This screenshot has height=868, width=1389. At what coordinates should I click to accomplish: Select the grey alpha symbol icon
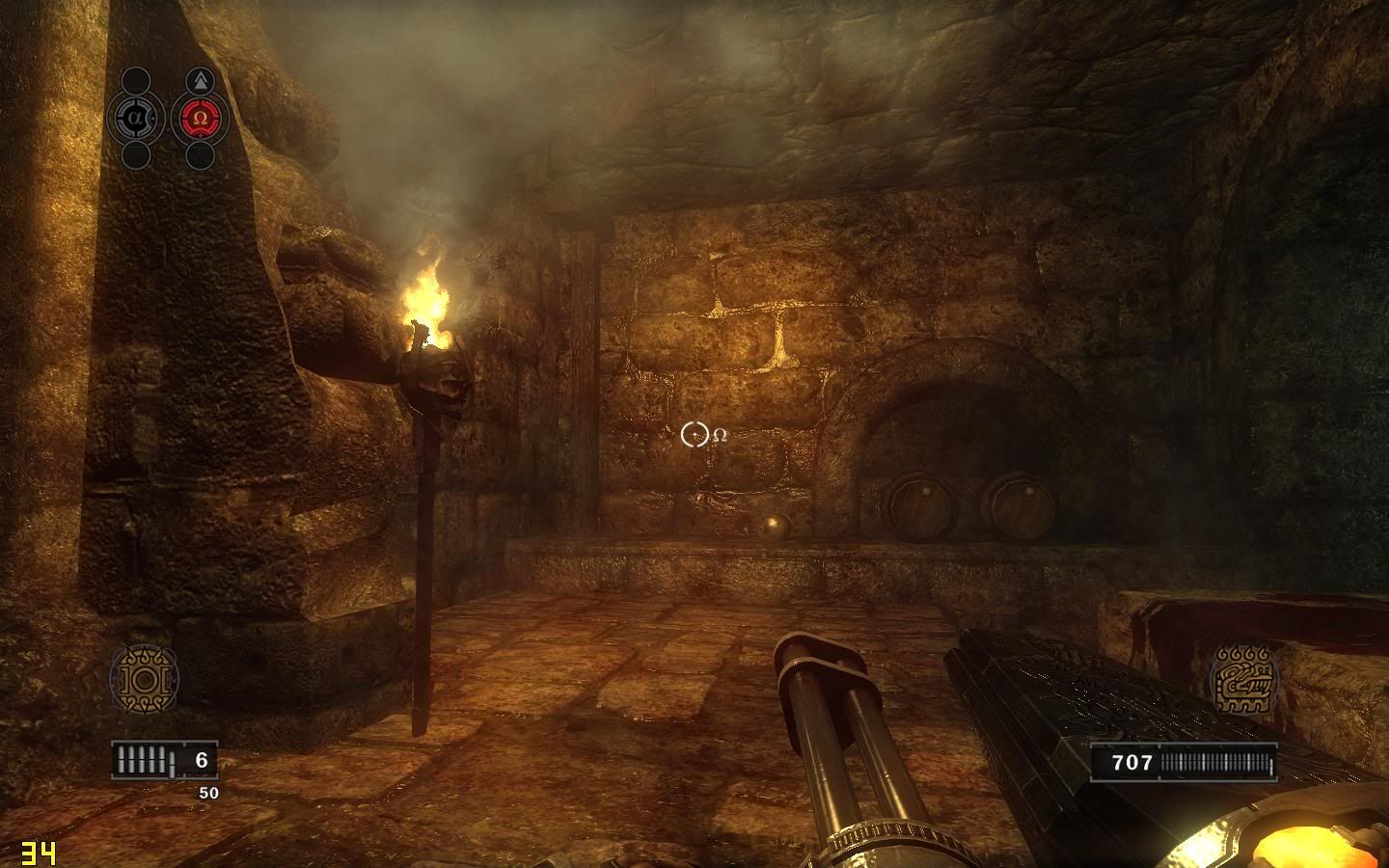(x=136, y=118)
